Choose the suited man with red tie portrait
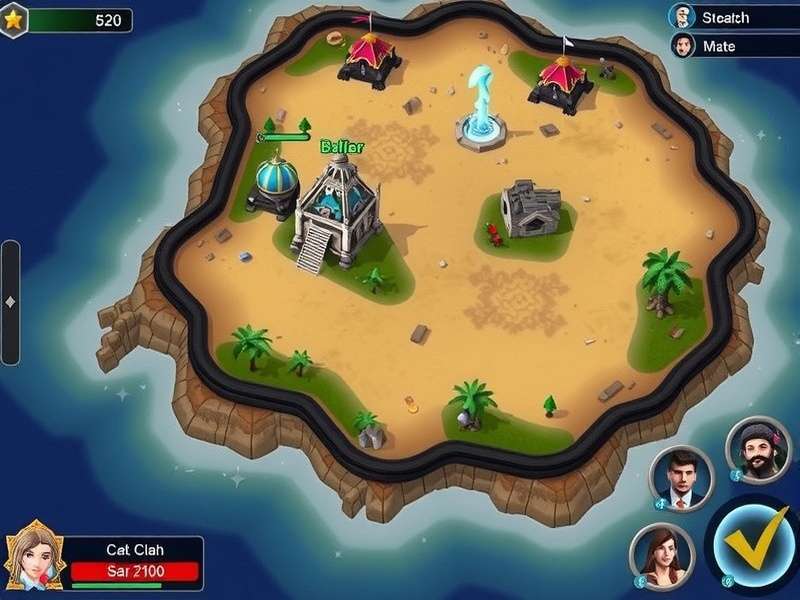This screenshot has height=600, width=800. point(684,478)
